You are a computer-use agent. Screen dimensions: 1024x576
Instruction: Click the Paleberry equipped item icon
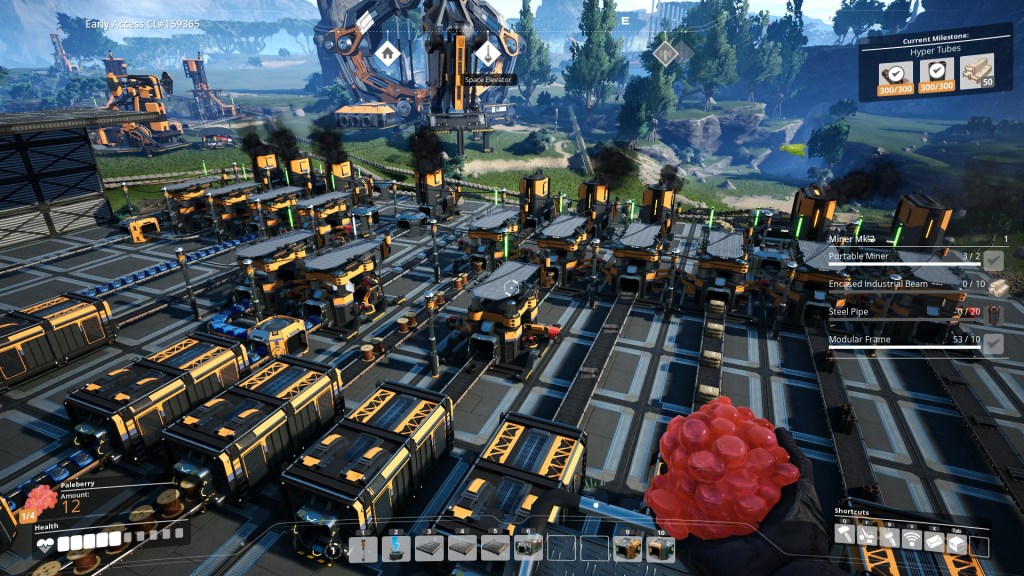[40, 499]
